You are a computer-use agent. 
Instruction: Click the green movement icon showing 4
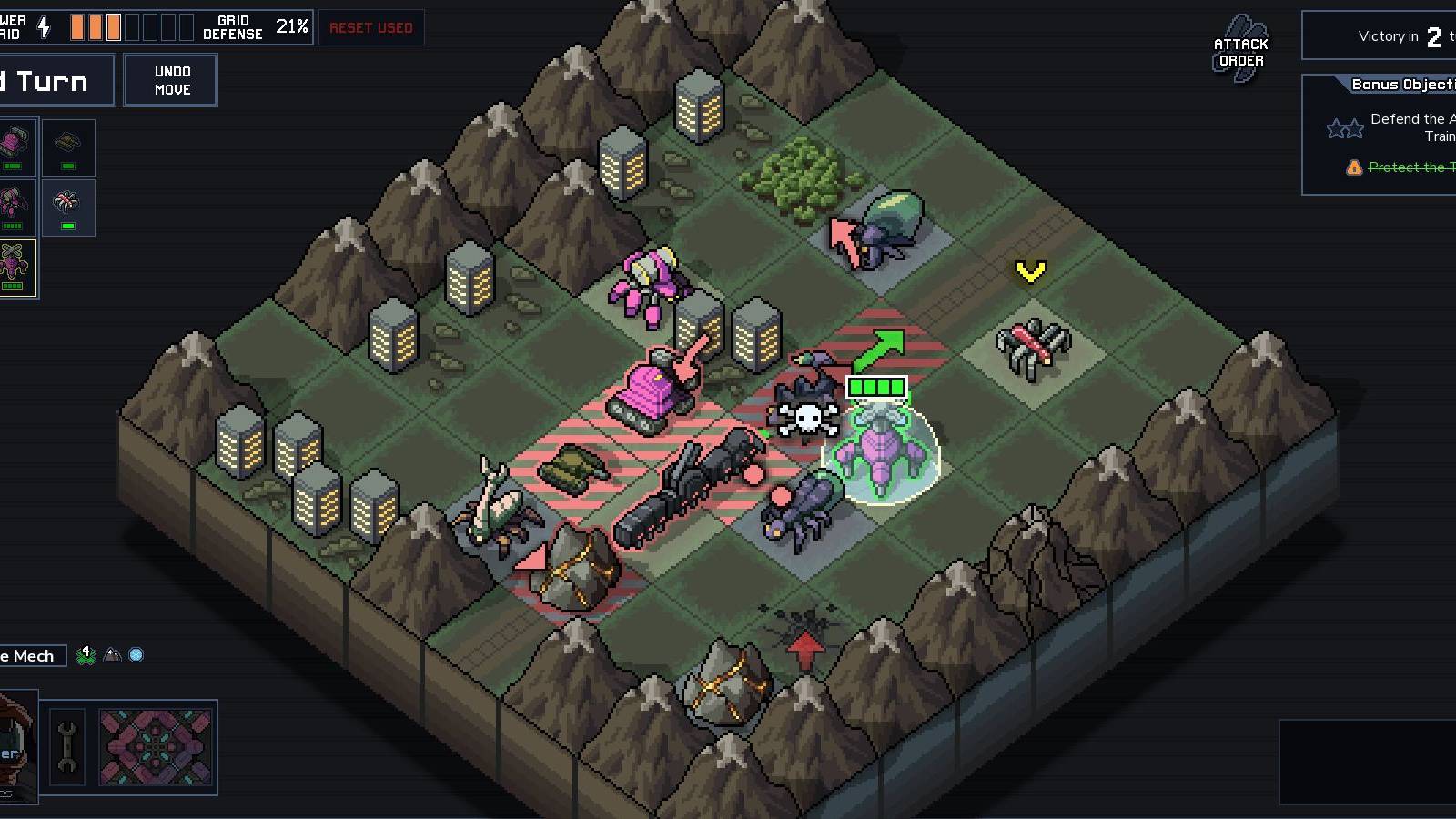(x=86, y=656)
